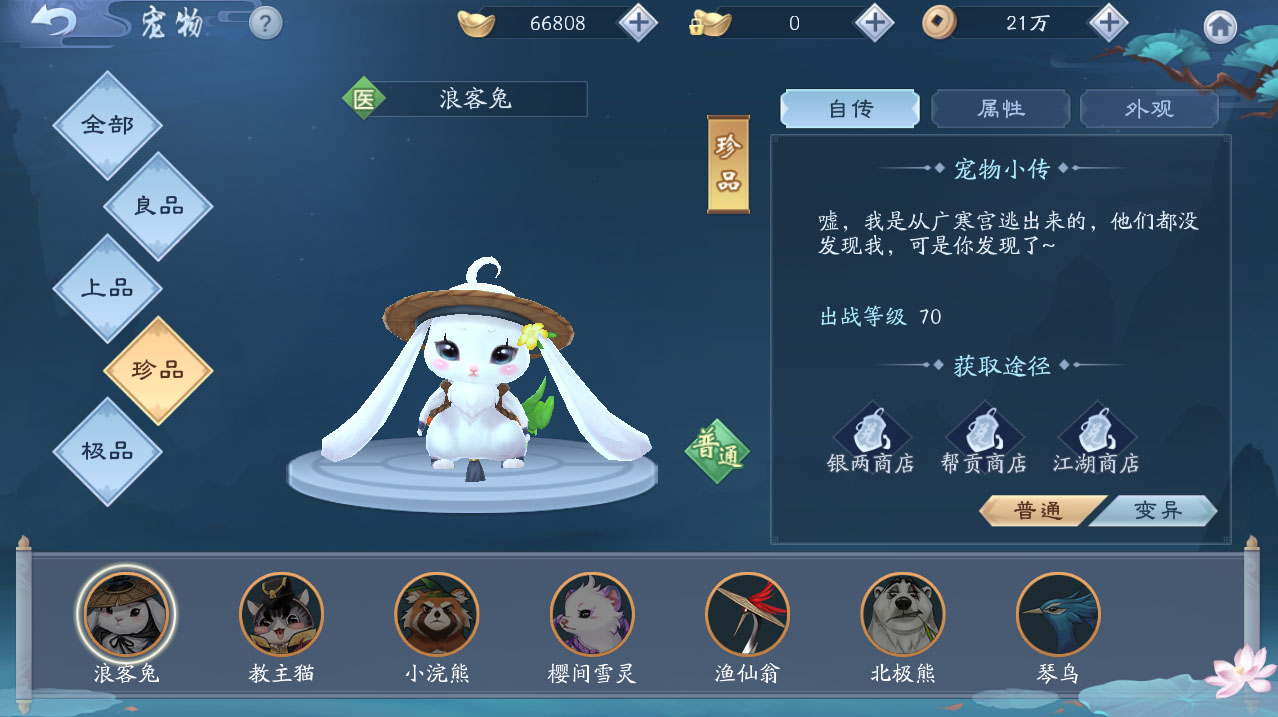This screenshot has height=717, width=1278.
Task: Return to the home screen icon
Action: pyautogui.click(x=1219, y=27)
